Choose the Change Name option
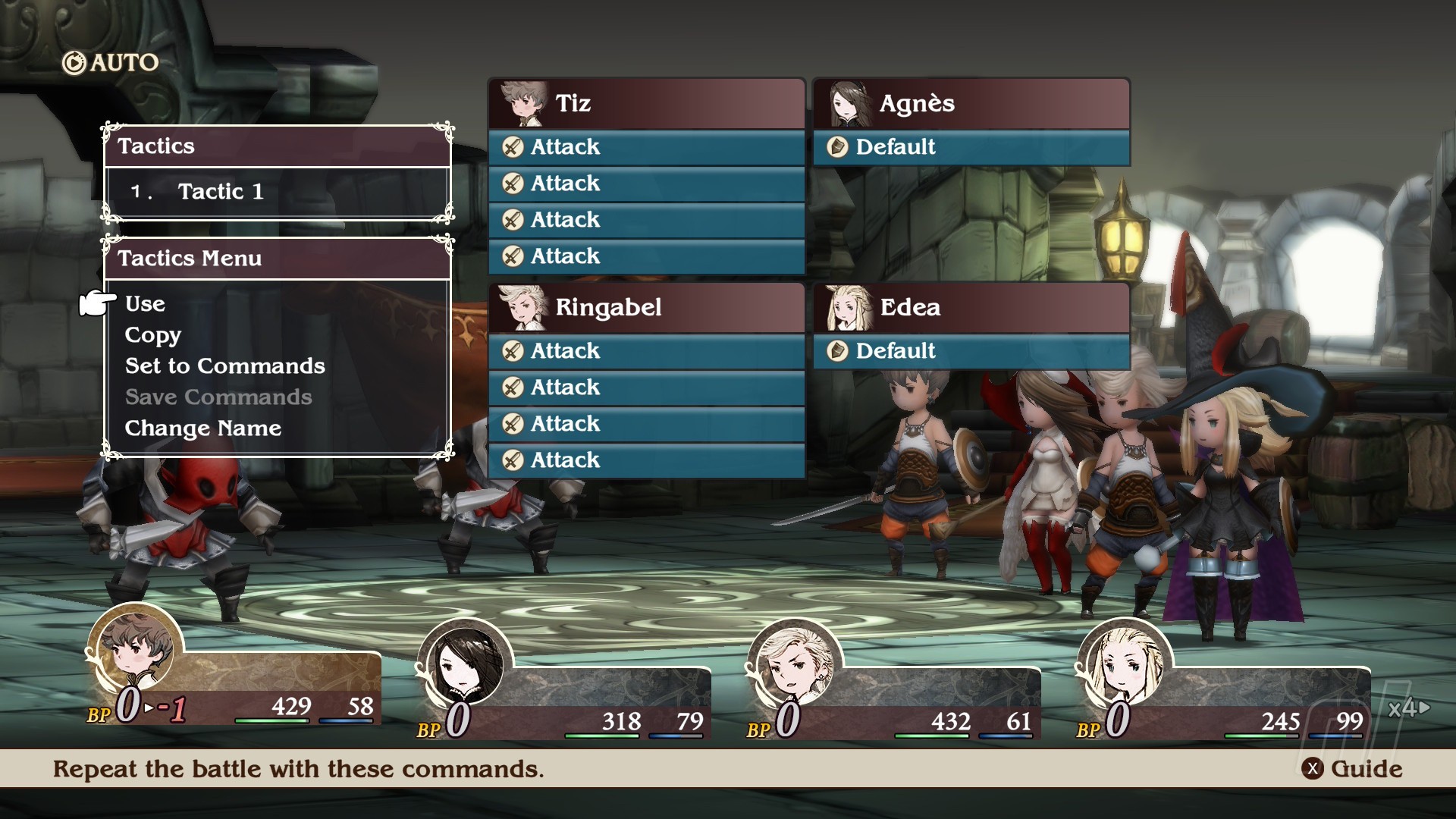 202,428
